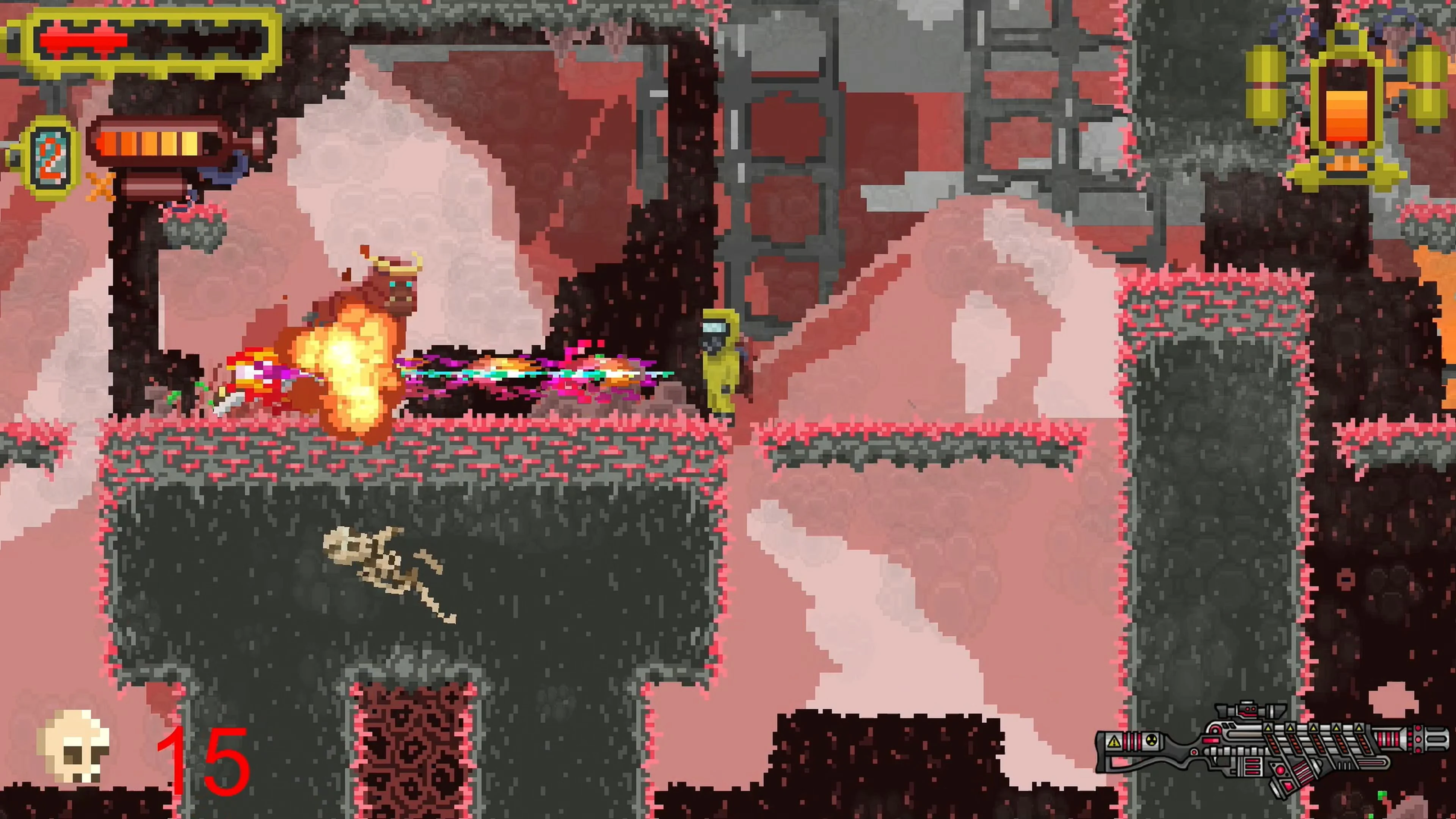This screenshot has height=819, width=1456.
Task: Click the radiation hazard symbol on the gun
Action: coord(1152,742)
